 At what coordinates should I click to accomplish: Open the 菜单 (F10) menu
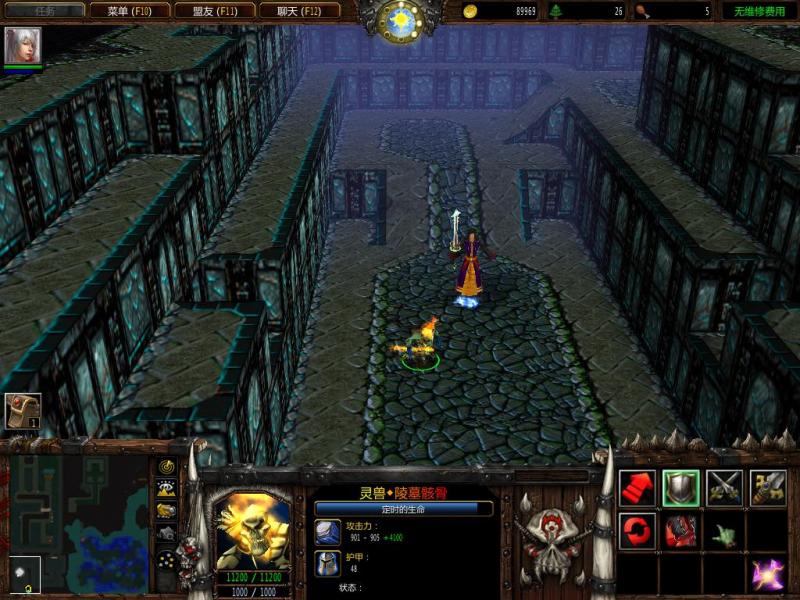[129, 11]
